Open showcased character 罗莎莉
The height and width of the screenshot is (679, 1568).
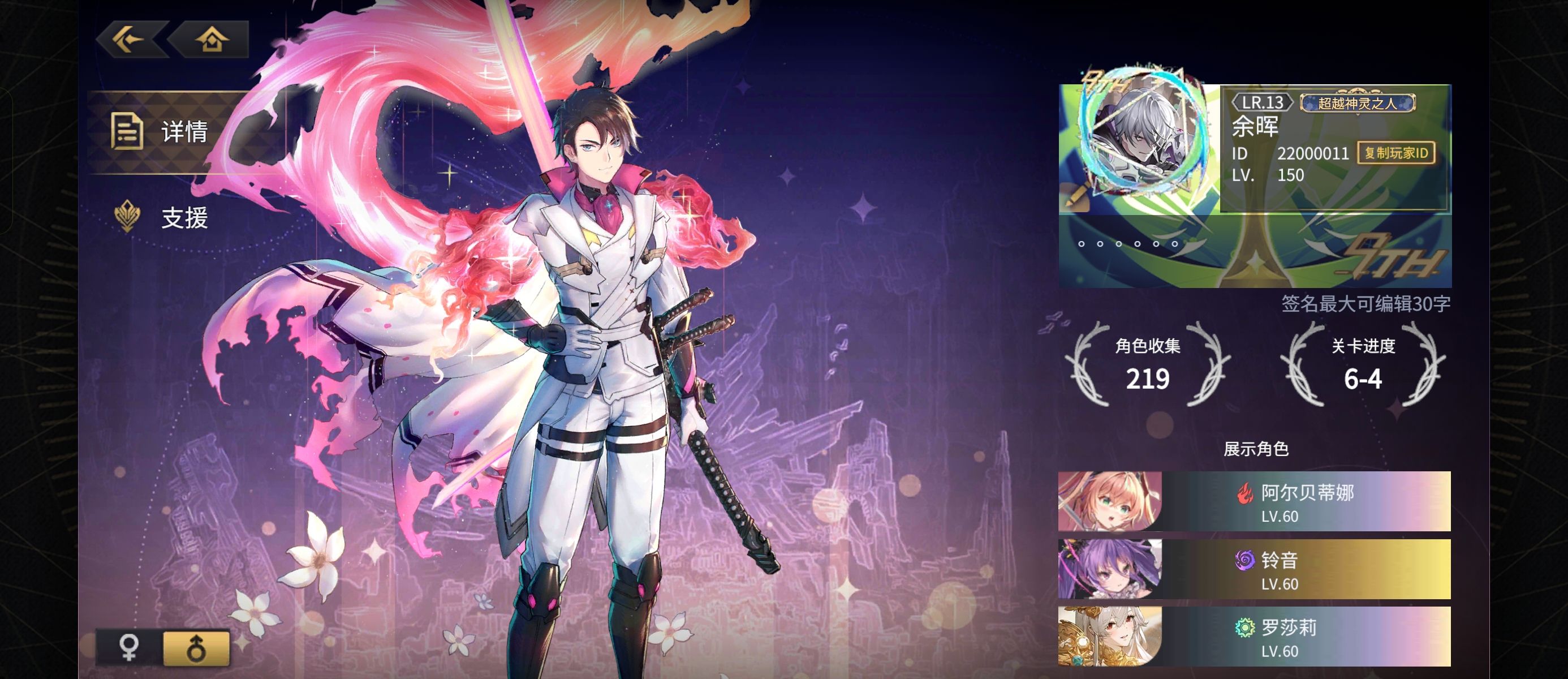(x=1254, y=637)
